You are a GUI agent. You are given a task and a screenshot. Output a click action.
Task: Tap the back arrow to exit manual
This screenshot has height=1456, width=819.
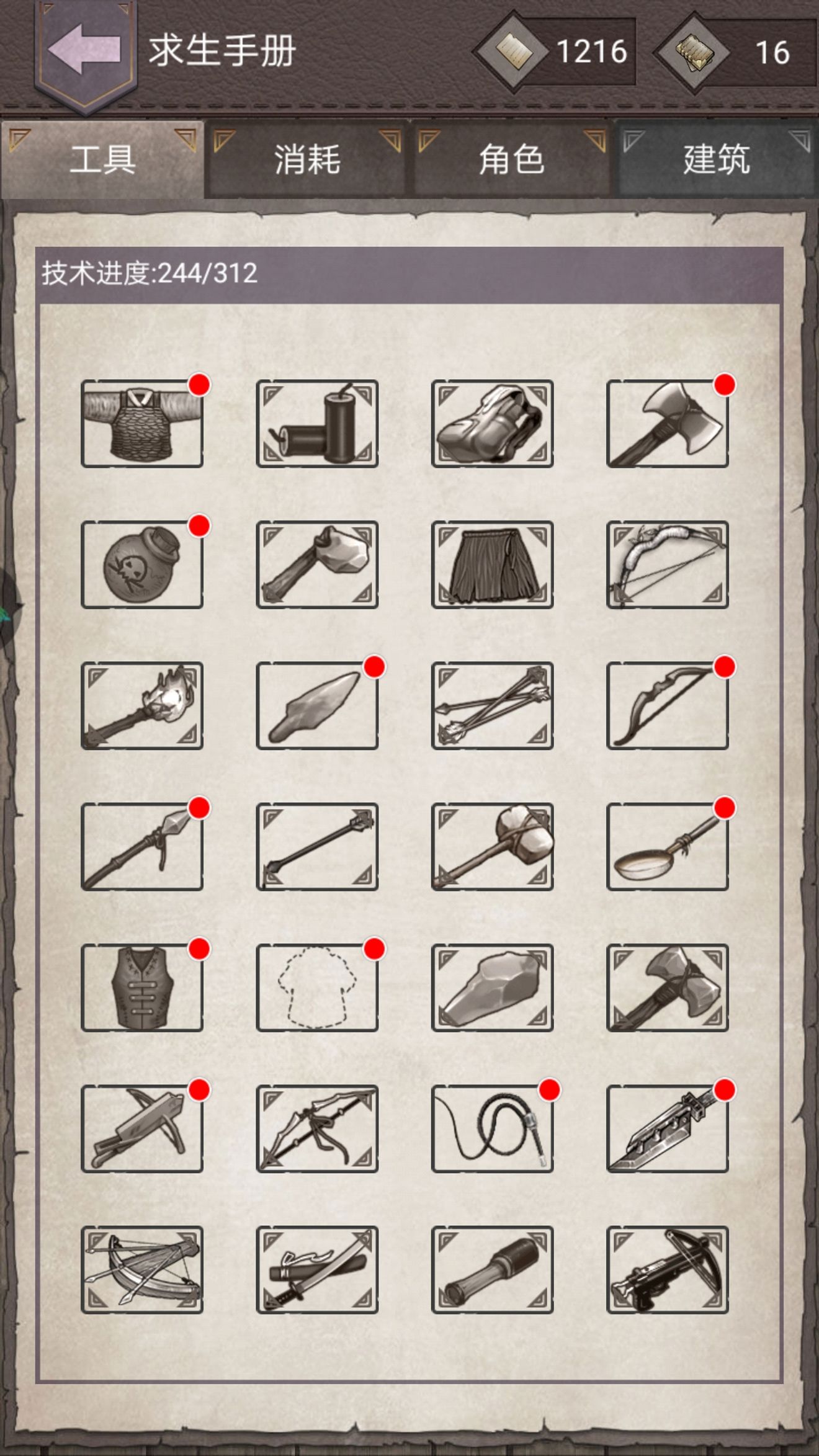[x=81, y=50]
